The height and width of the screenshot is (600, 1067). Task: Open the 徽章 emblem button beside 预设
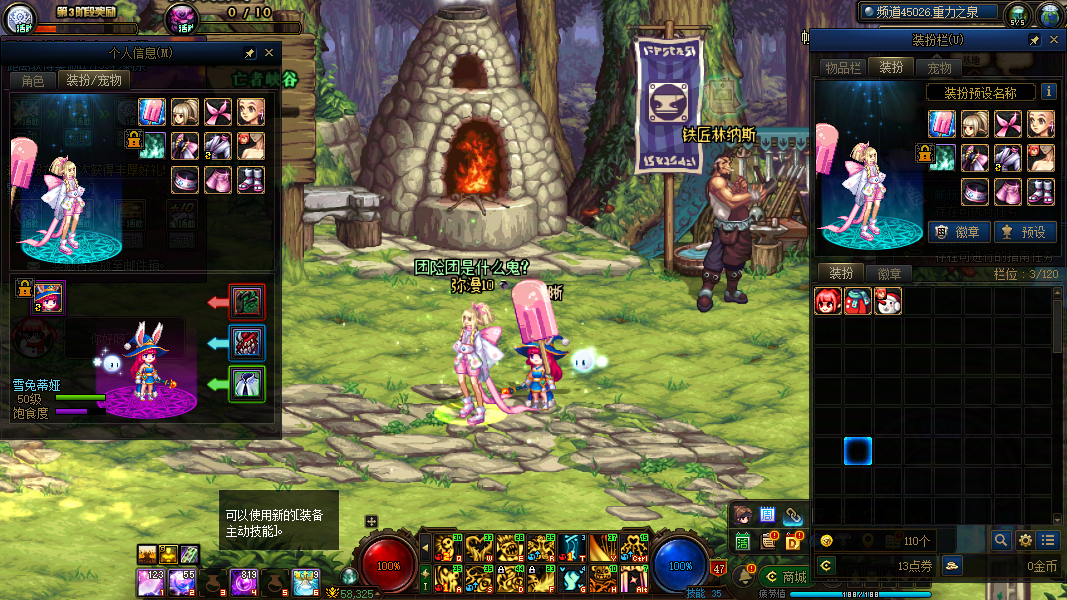coord(959,232)
